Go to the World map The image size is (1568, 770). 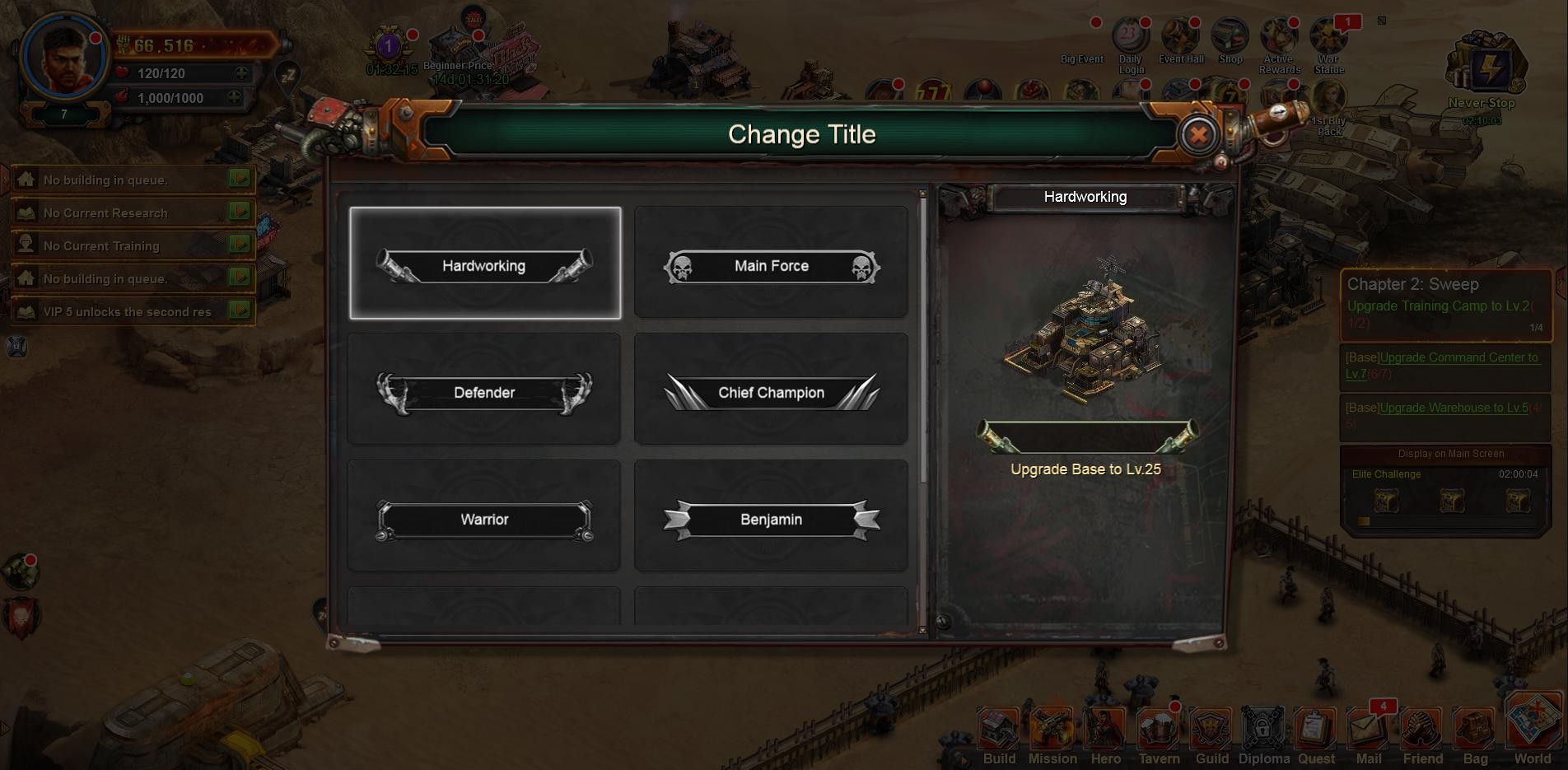tap(1532, 729)
